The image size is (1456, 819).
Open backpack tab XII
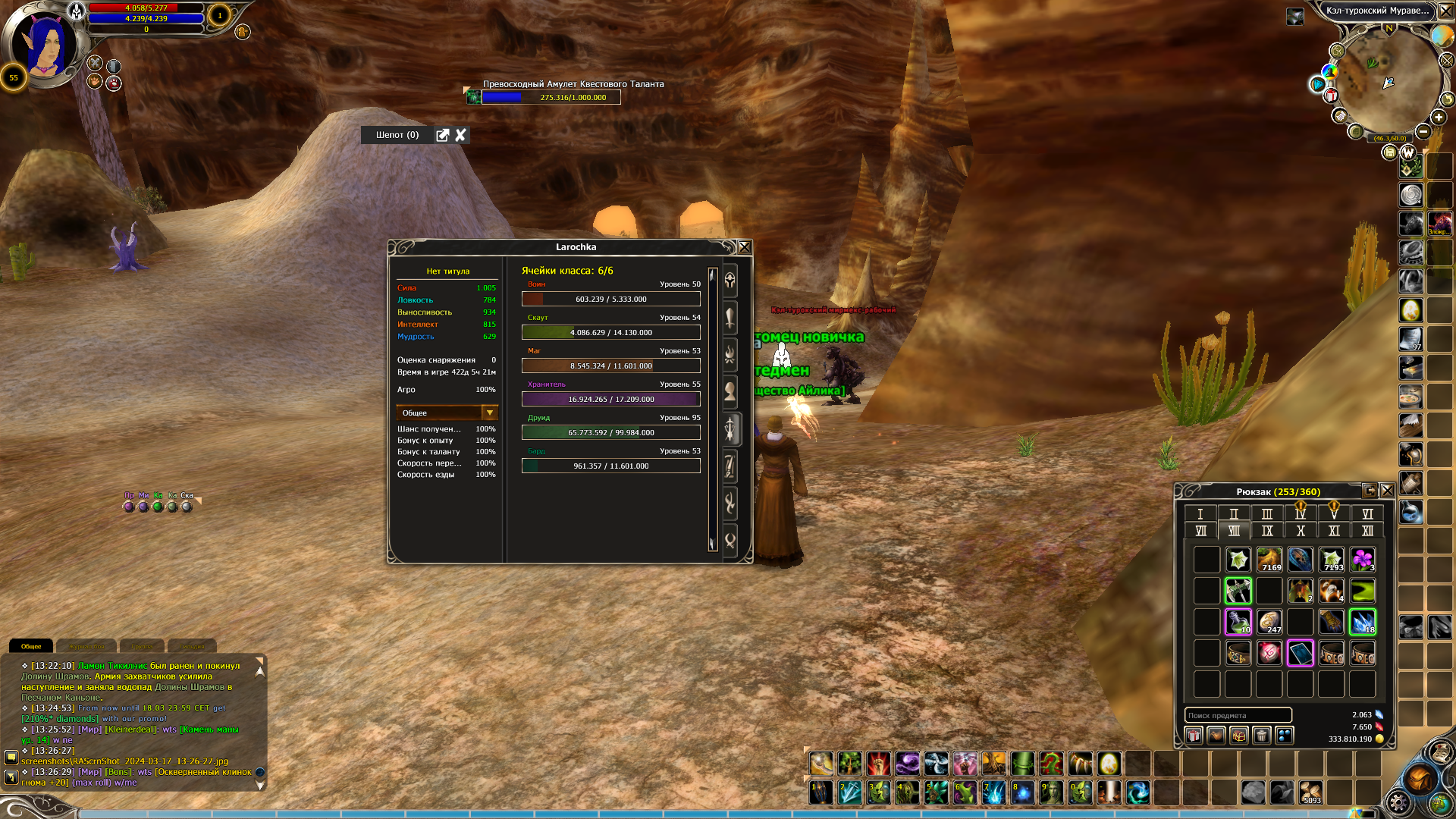click(x=1367, y=531)
